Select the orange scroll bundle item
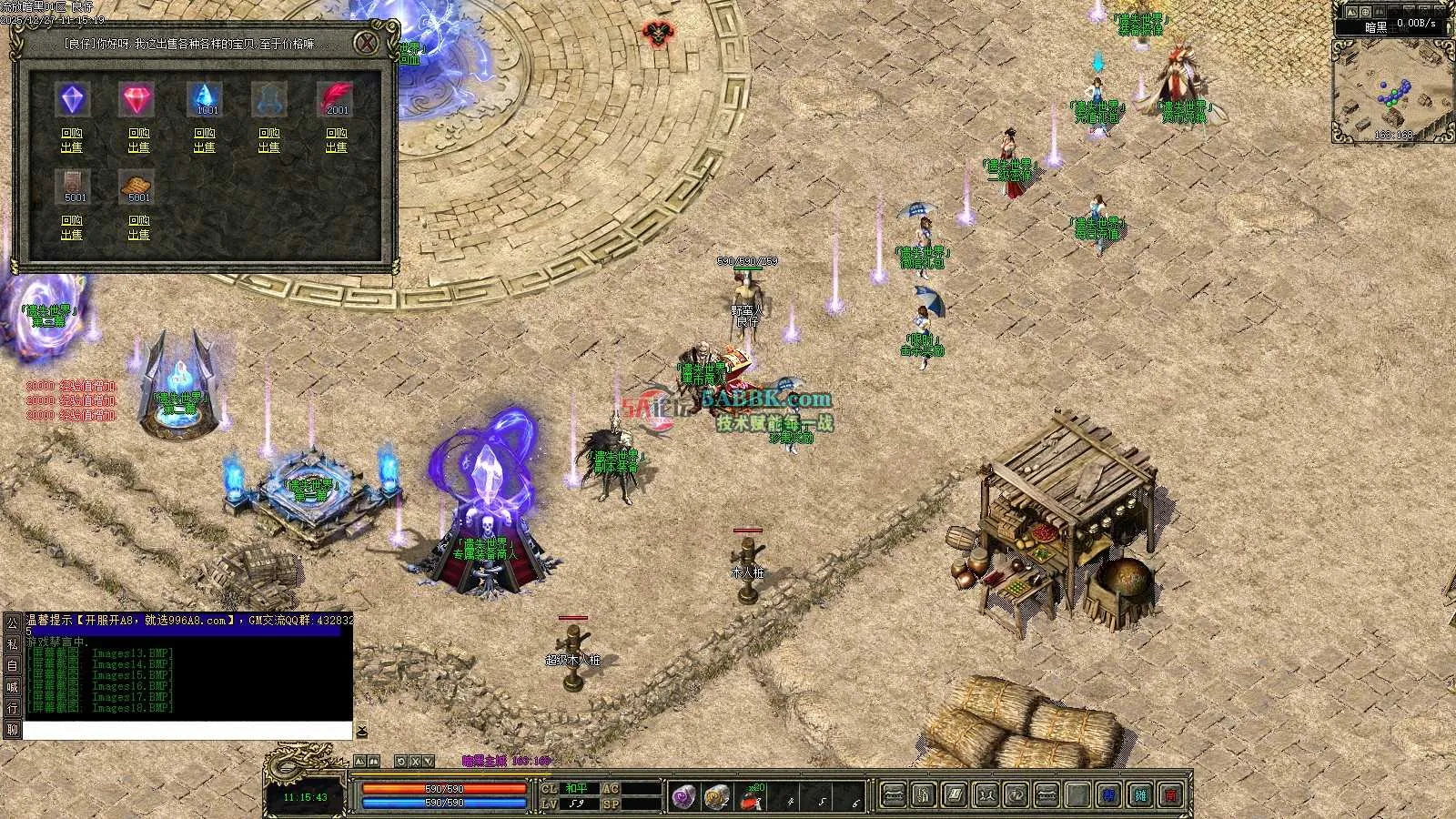Viewport: 1456px width, 819px height. coord(137,187)
